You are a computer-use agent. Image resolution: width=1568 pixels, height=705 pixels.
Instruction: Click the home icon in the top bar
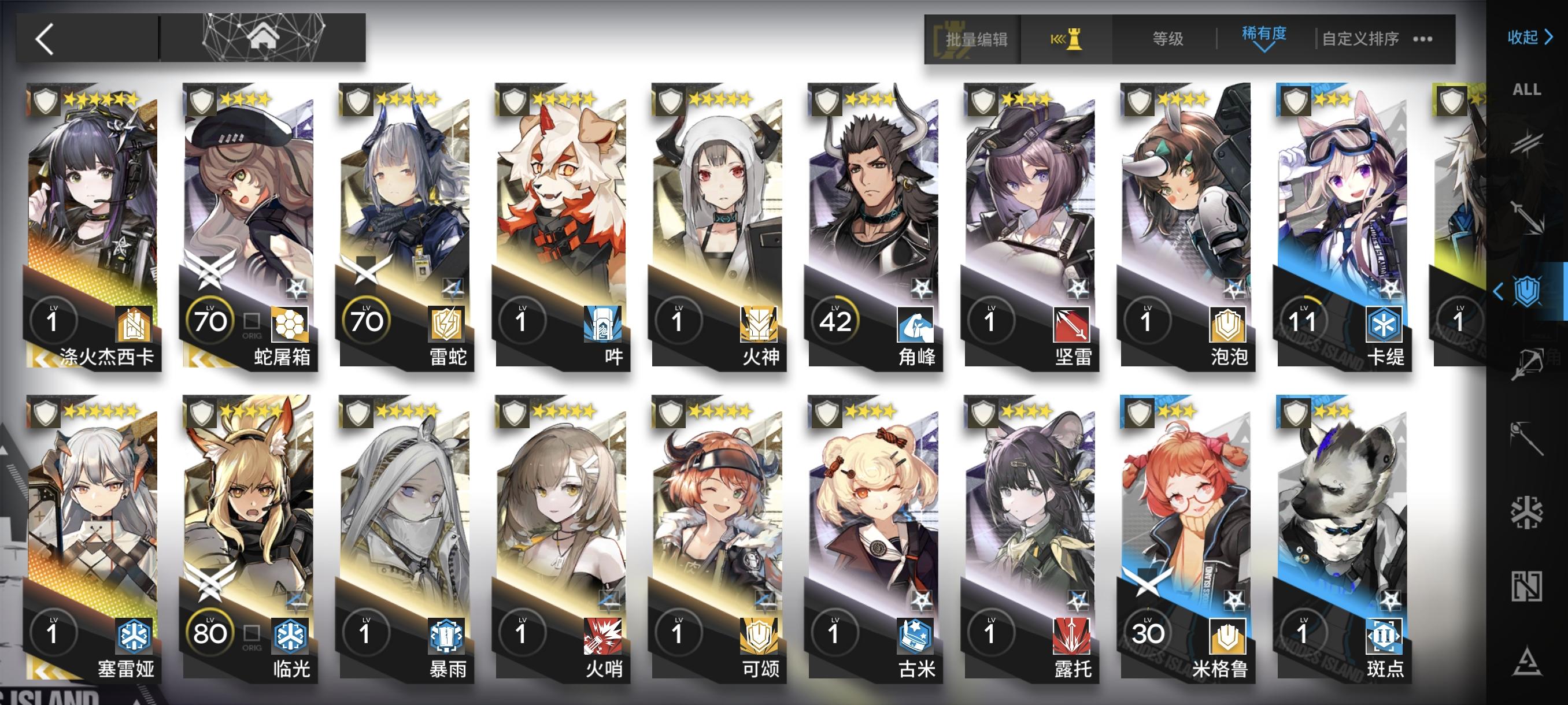(x=264, y=38)
